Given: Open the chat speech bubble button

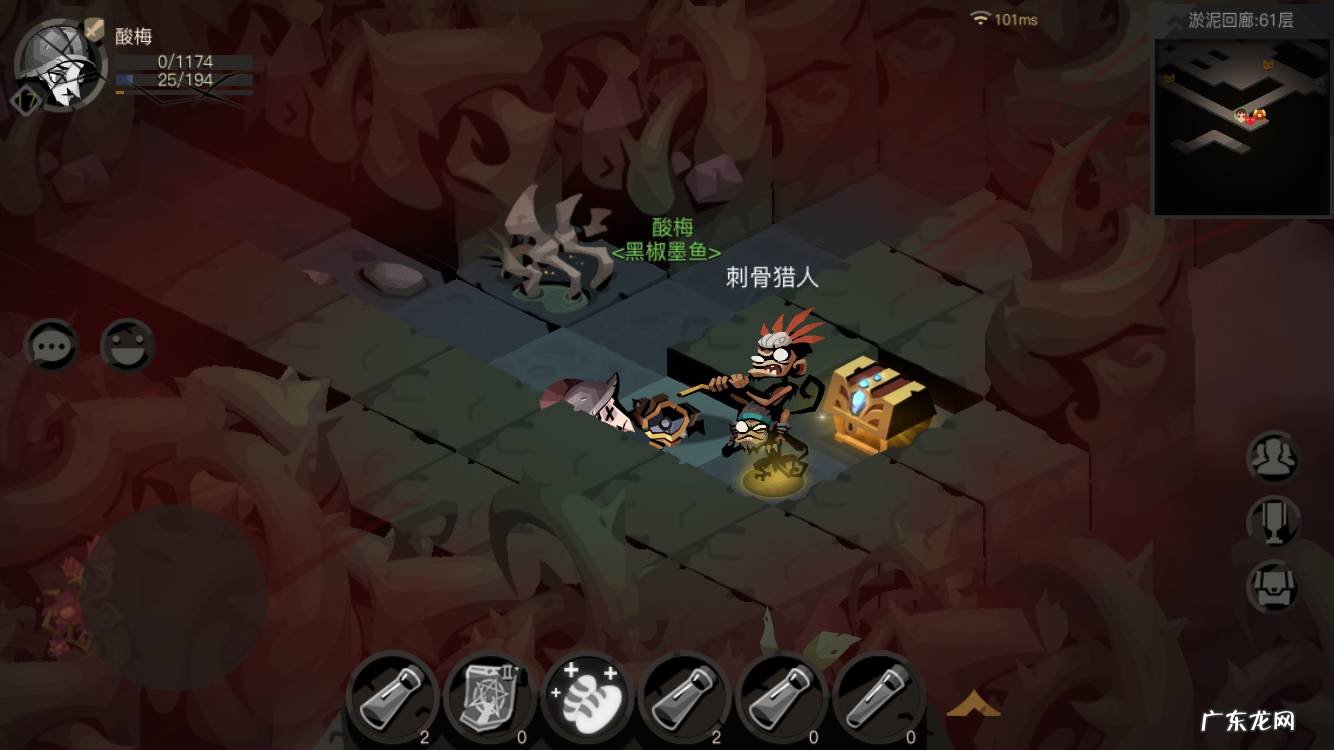Looking at the screenshot, I should (x=50, y=346).
